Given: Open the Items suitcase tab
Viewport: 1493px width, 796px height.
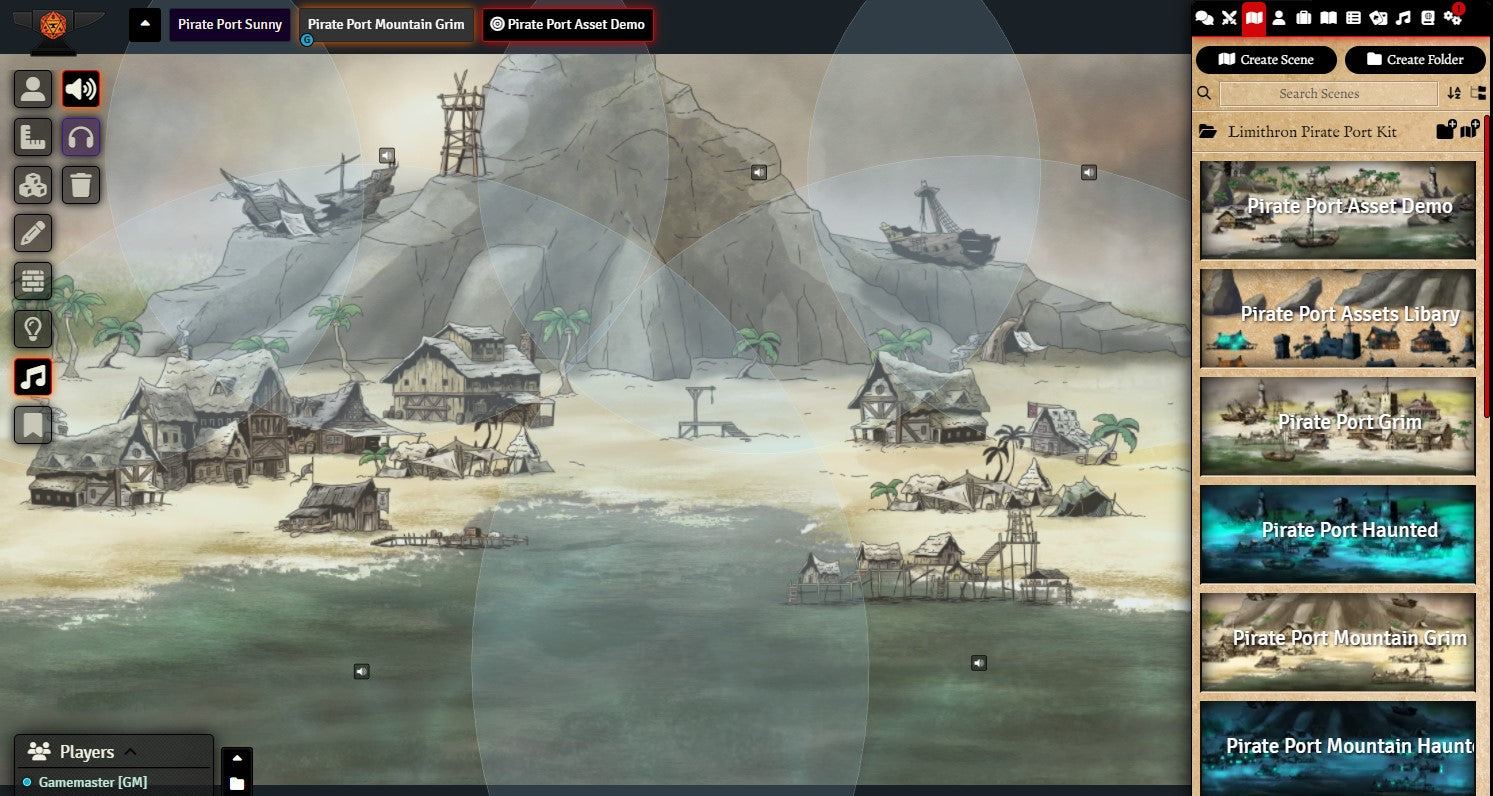Looking at the screenshot, I should pos(1303,18).
